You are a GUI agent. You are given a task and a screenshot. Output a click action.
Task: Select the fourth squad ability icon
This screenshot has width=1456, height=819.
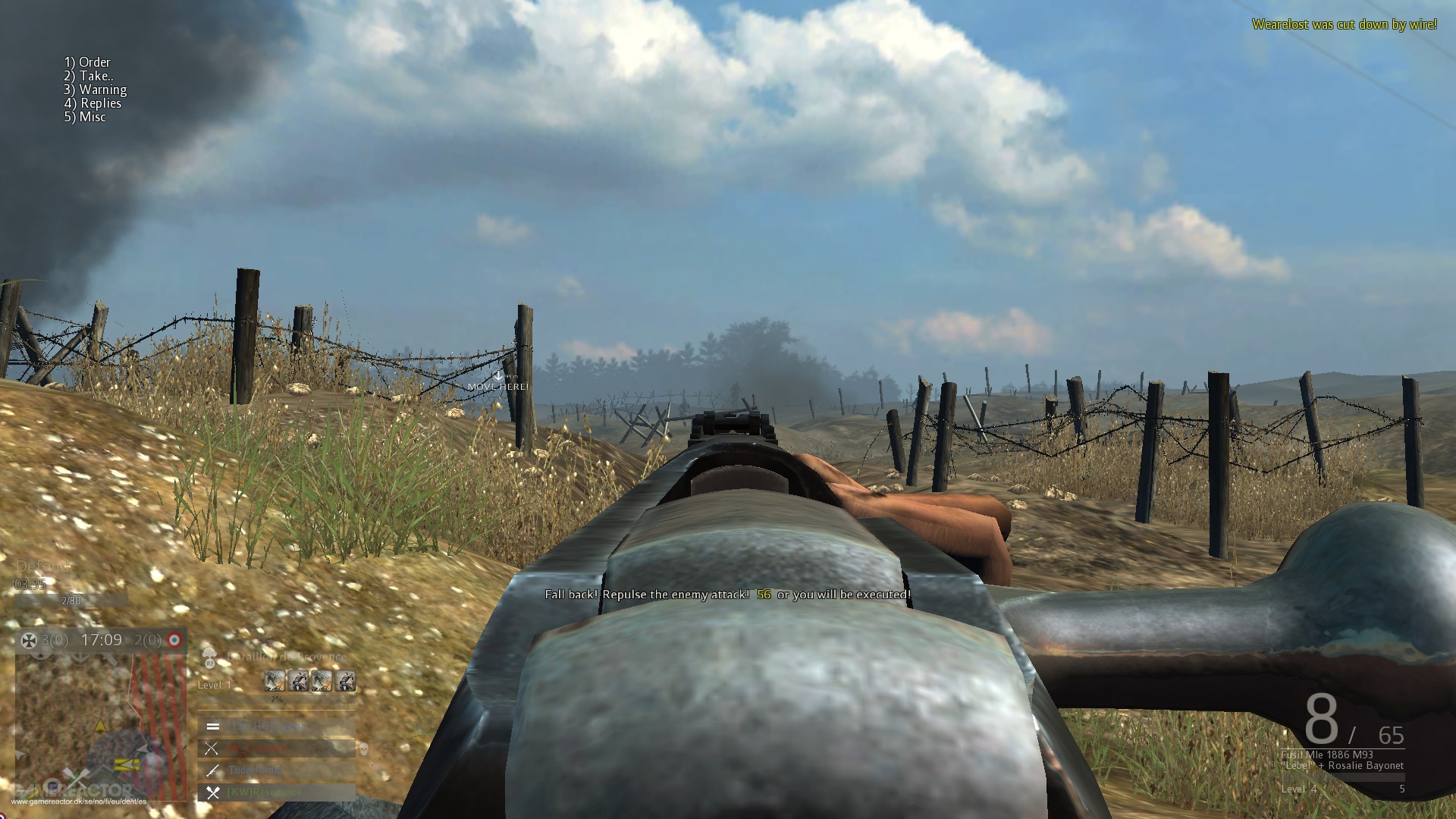click(345, 681)
